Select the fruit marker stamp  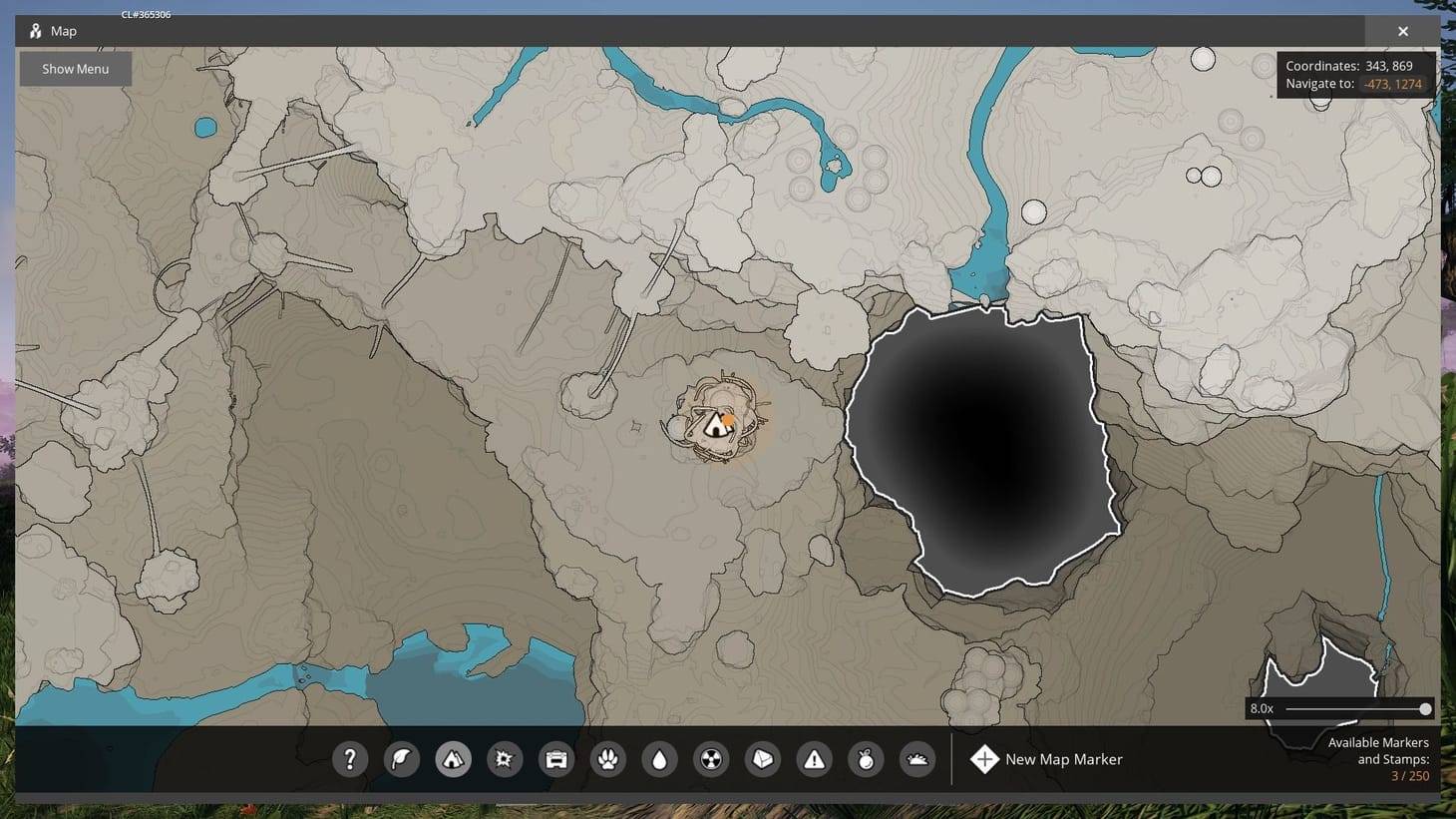click(866, 759)
